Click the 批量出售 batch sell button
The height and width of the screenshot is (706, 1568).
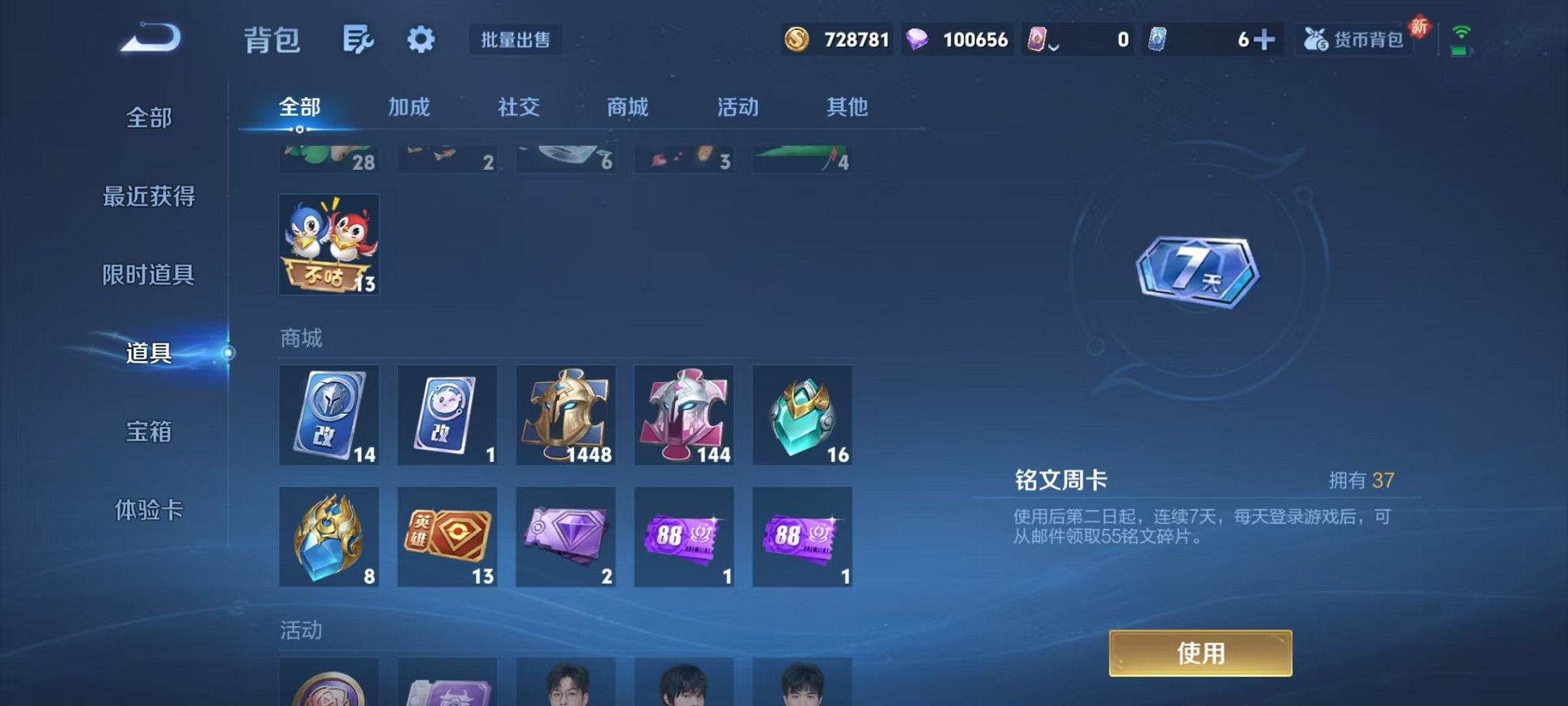(517, 40)
